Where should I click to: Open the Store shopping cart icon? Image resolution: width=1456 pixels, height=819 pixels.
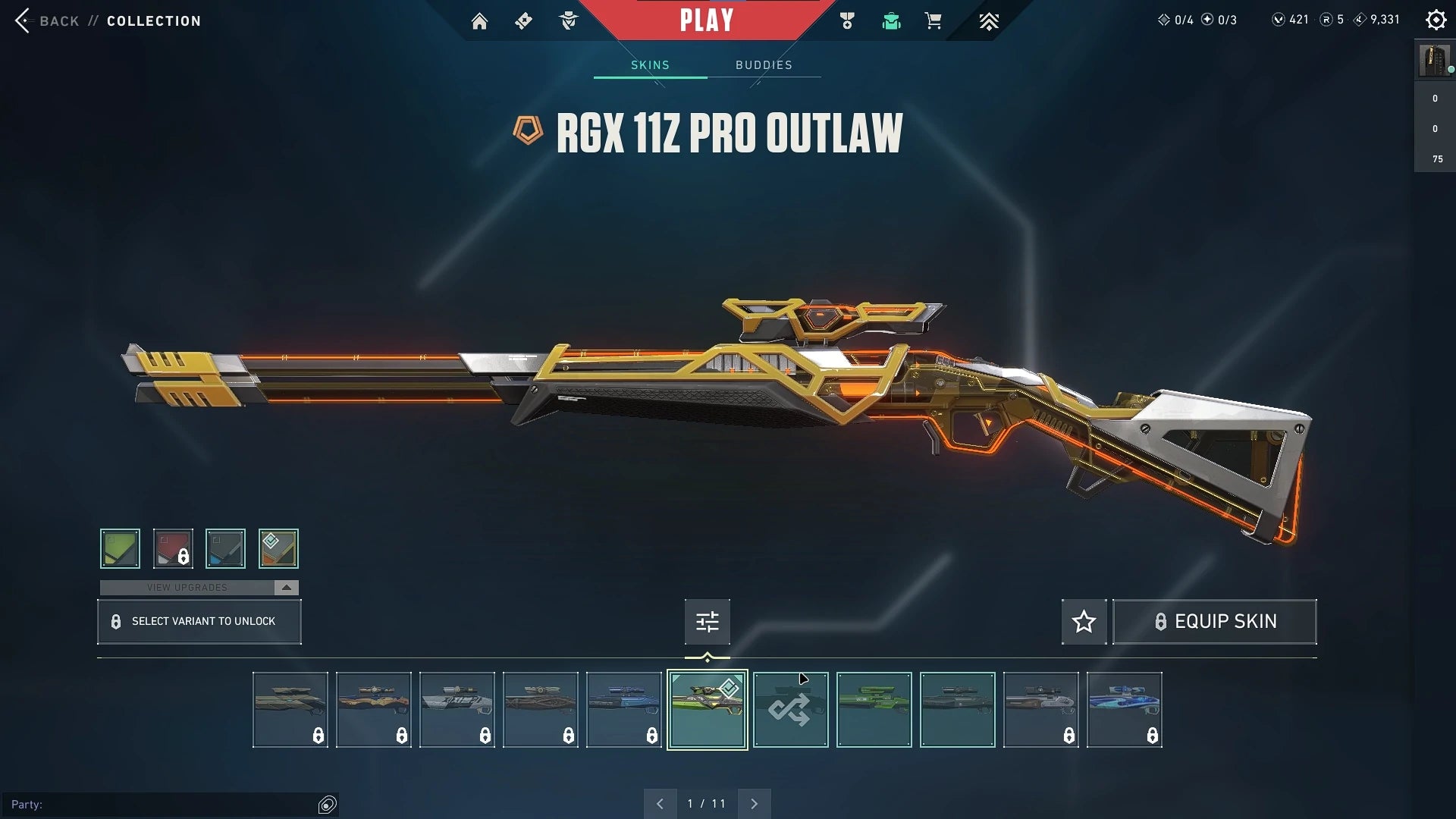[x=934, y=21]
